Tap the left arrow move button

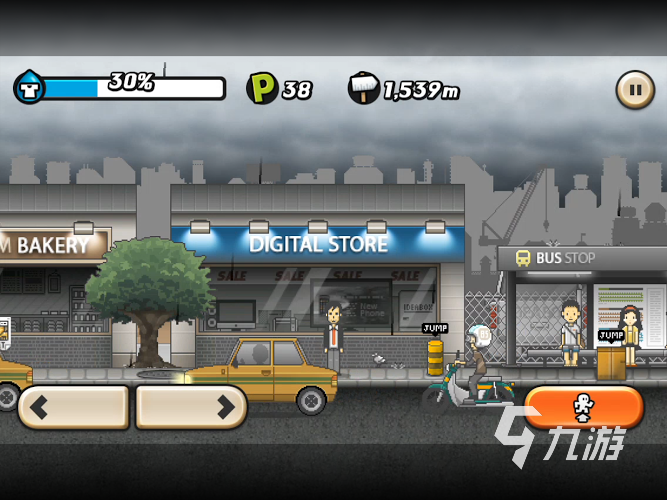click(73, 407)
